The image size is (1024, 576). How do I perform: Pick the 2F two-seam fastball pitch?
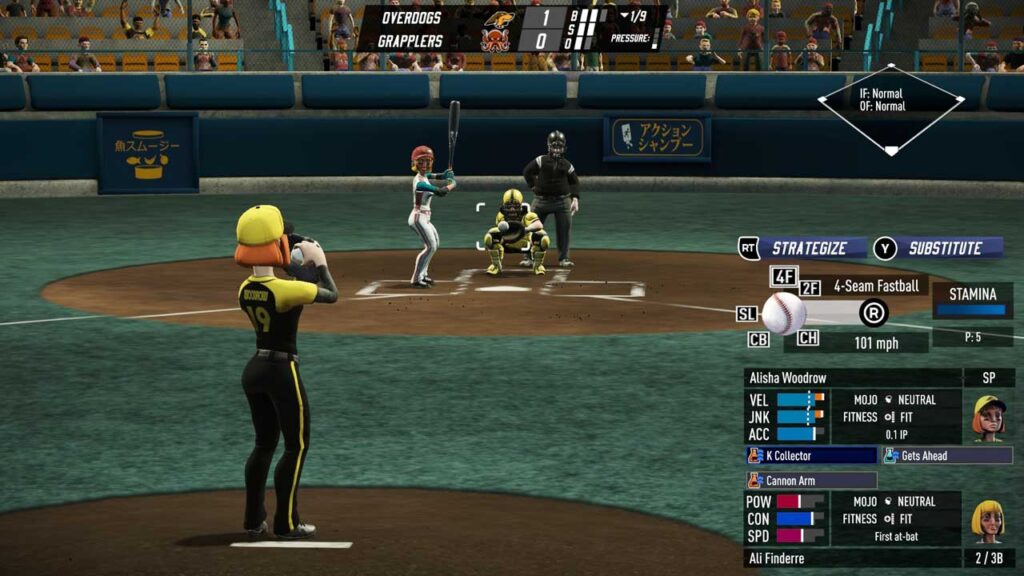(x=809, y=288)
